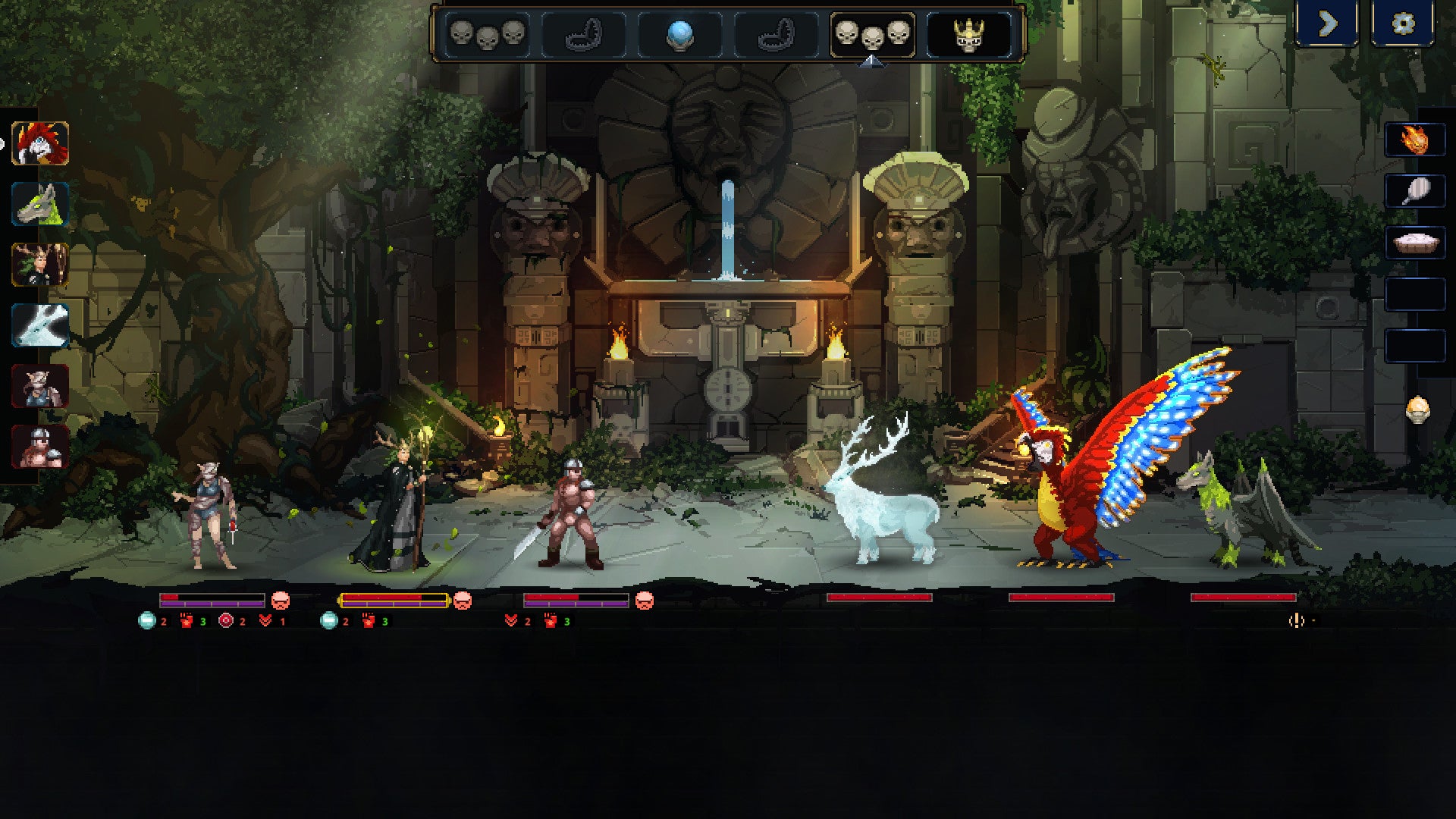Click the fast-forward arrow button

coord(1327,24)
